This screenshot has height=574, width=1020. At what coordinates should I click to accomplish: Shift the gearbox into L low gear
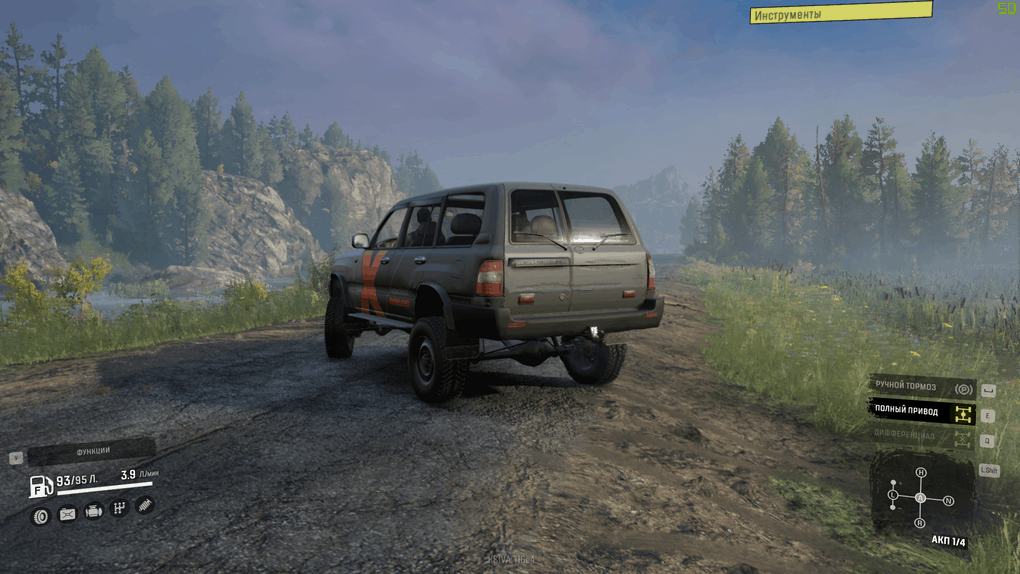(893, 494)
